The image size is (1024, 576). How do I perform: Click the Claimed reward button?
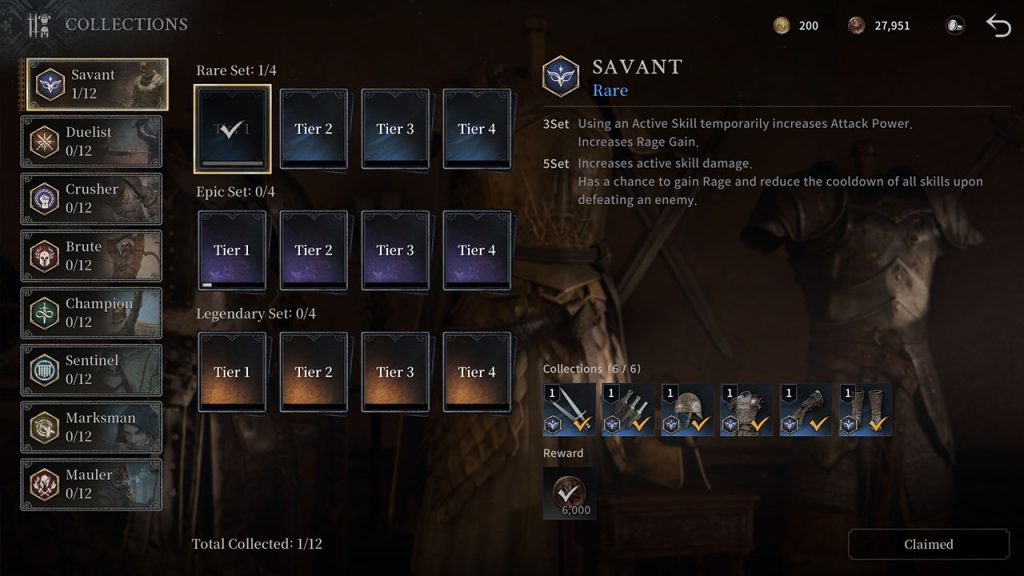tap(929, 544)
